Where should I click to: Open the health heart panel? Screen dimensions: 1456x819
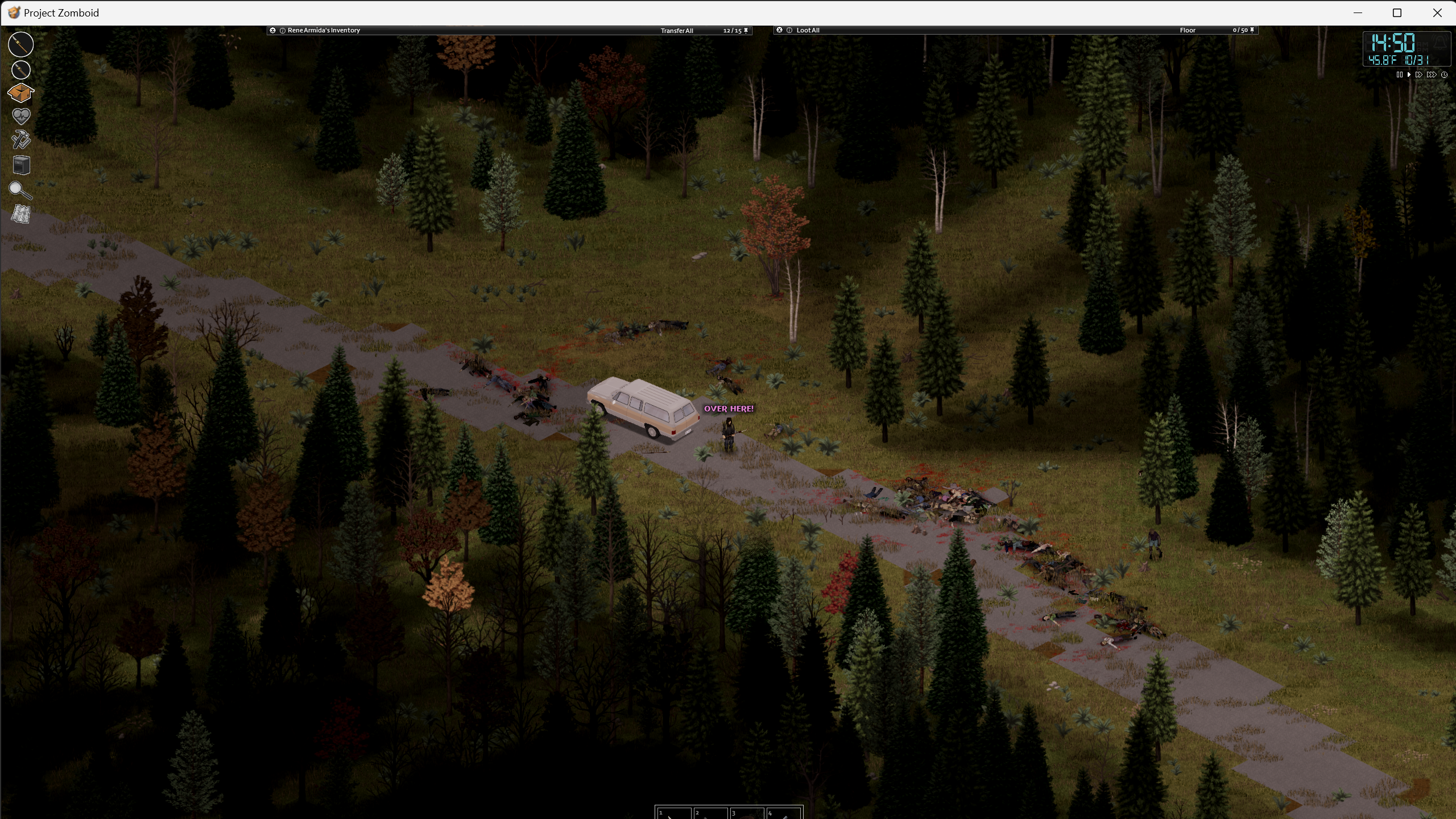(21, 117)
